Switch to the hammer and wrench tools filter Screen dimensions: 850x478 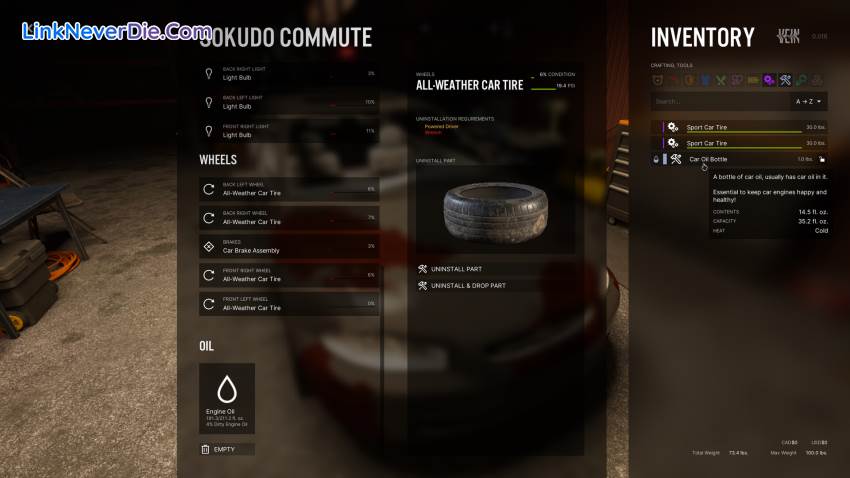(x=785, y=80)
